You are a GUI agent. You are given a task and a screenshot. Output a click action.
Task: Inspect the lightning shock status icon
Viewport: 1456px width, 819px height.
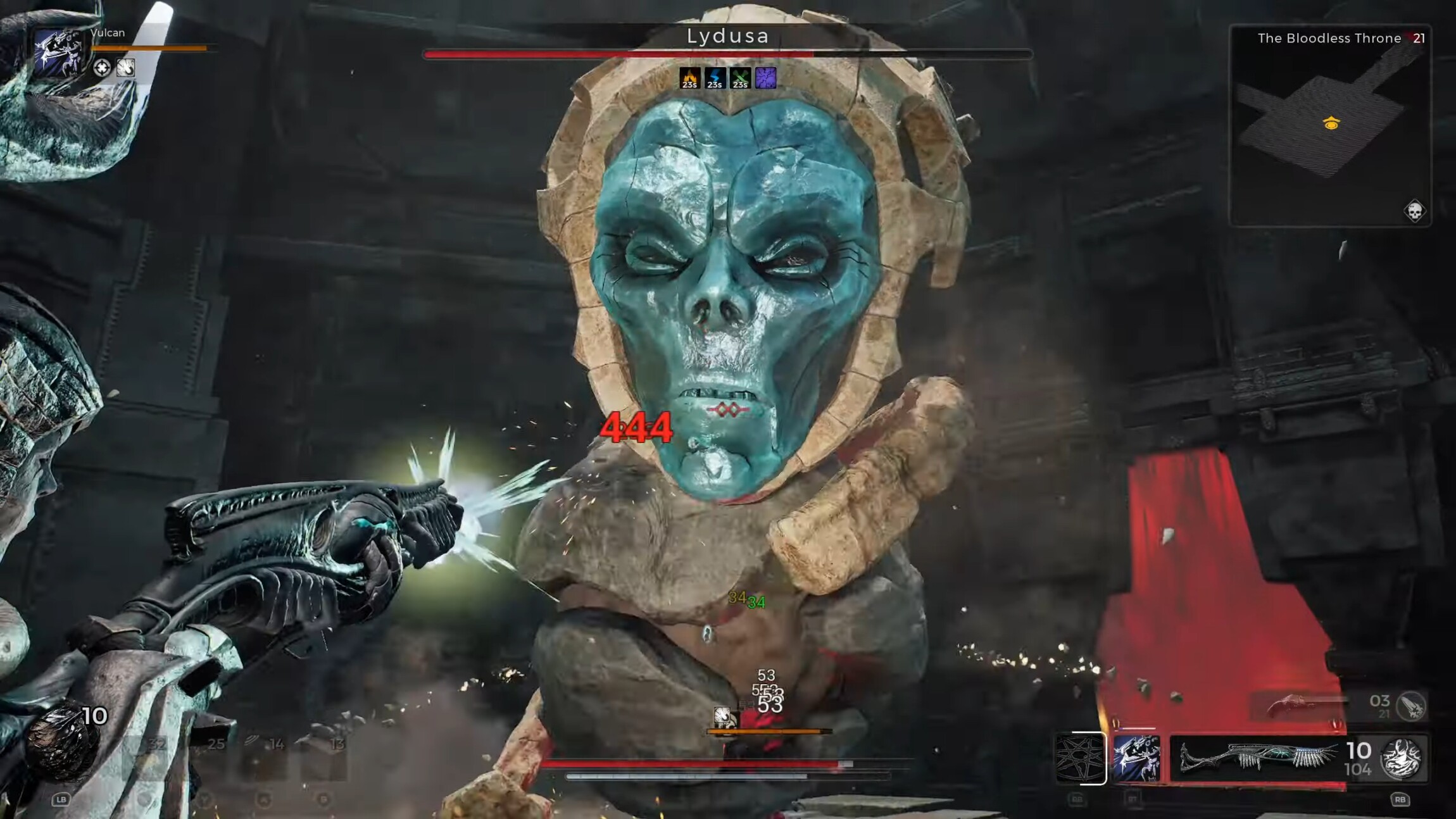click(x=715, y=78)
